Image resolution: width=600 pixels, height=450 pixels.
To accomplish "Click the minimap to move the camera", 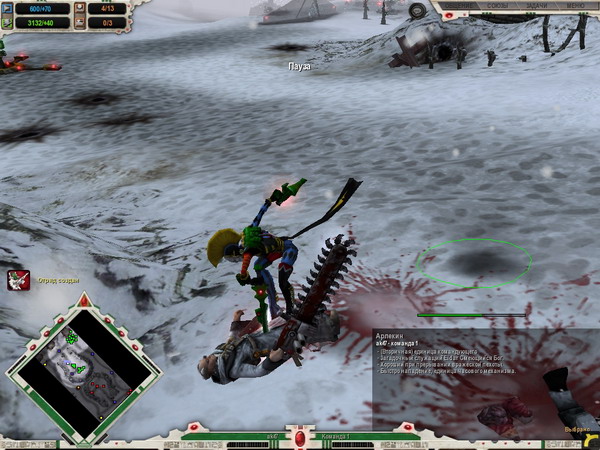I will click(x=84, y=367).
